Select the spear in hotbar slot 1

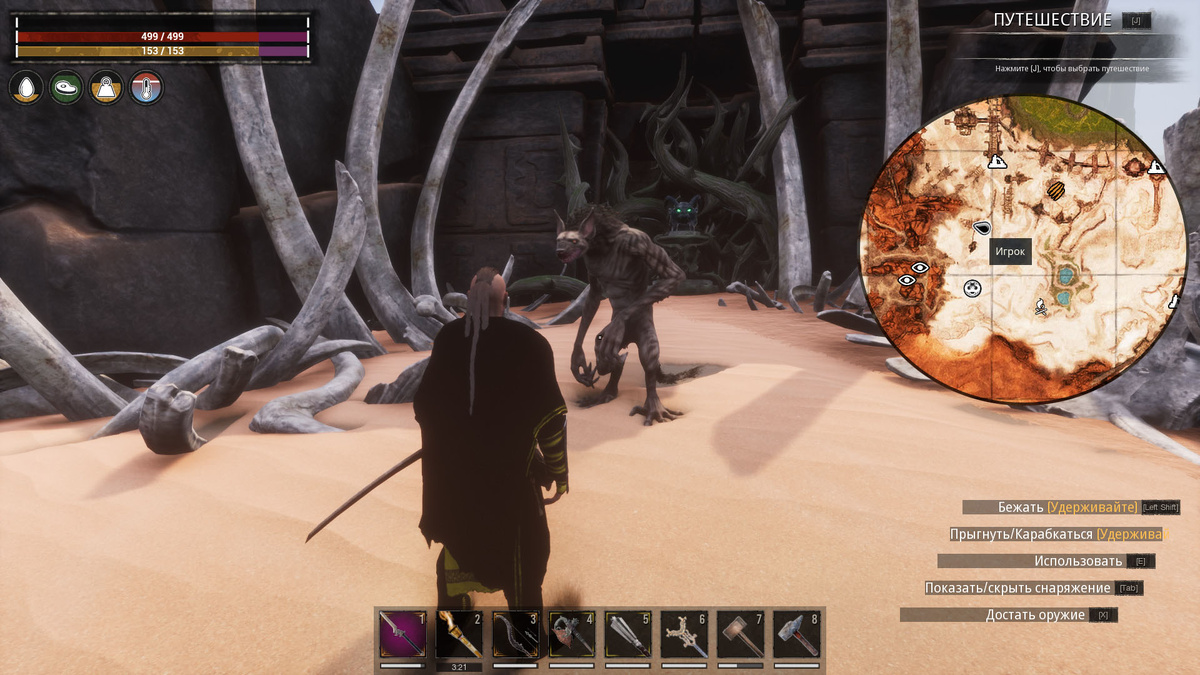(x=403, y=634)
